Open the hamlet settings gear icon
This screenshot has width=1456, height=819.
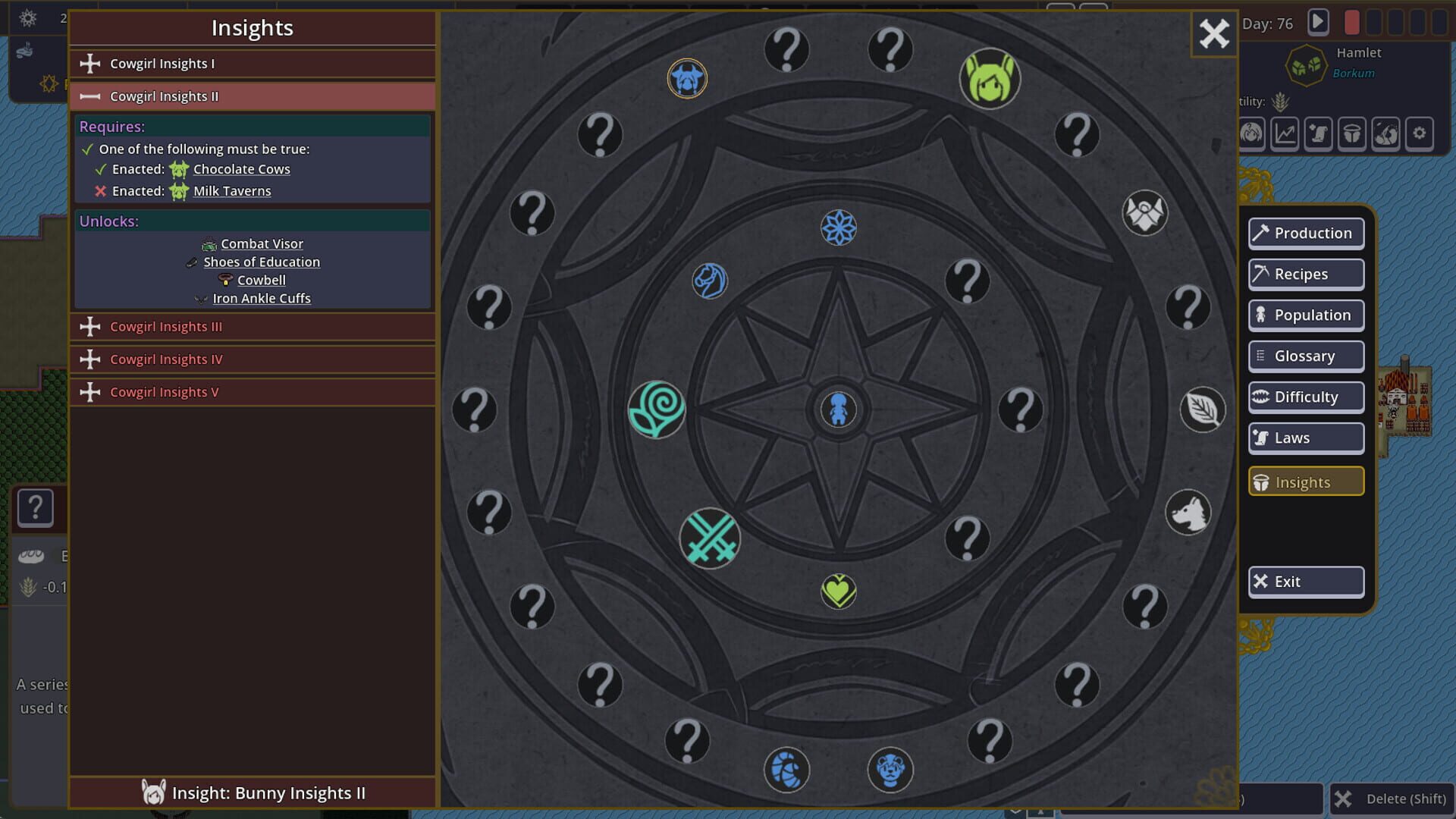(x=1420, y=133)
